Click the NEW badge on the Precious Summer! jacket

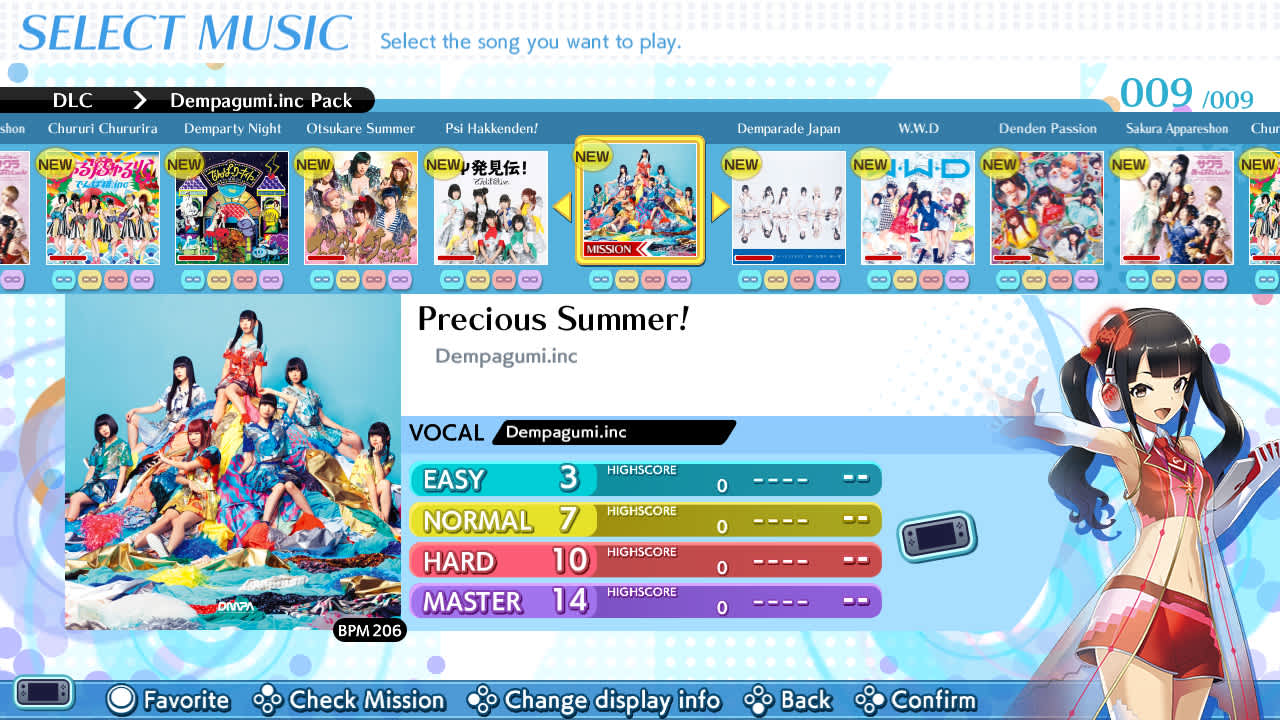592,156
